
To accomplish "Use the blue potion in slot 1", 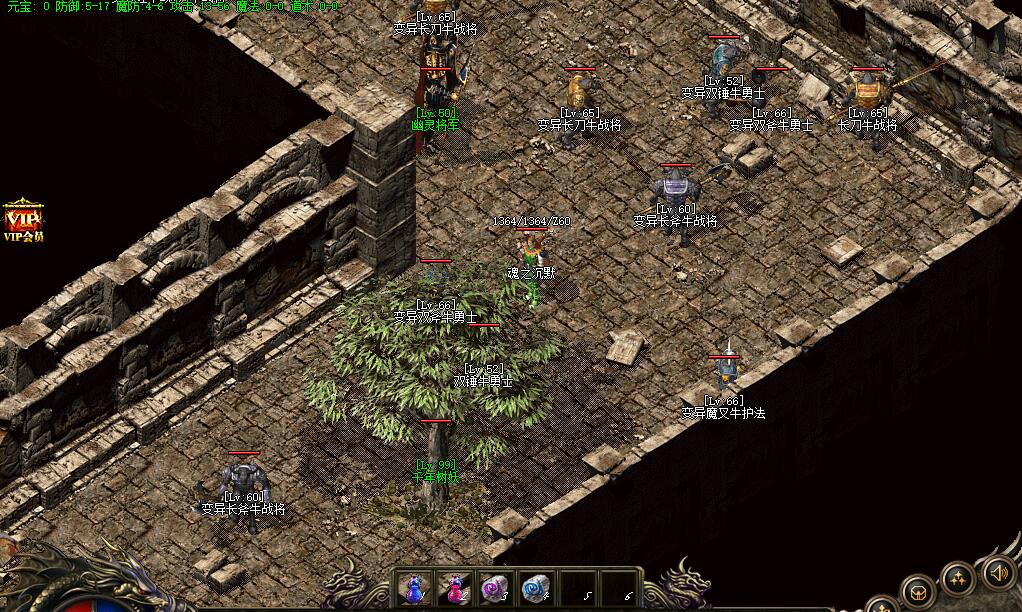I will (413, 588).
